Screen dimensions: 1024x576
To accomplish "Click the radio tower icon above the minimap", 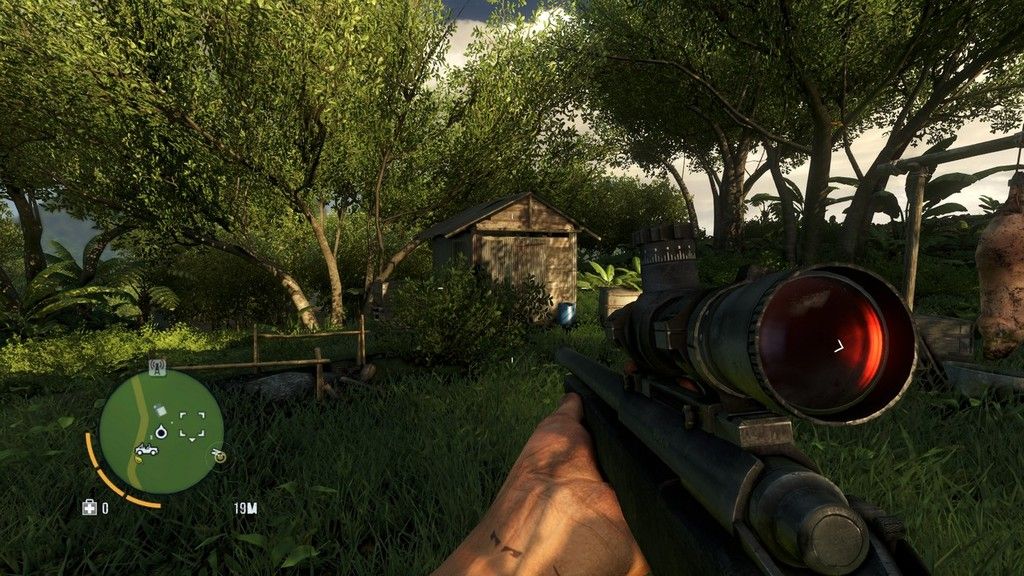I will click(x=157, y=366).
